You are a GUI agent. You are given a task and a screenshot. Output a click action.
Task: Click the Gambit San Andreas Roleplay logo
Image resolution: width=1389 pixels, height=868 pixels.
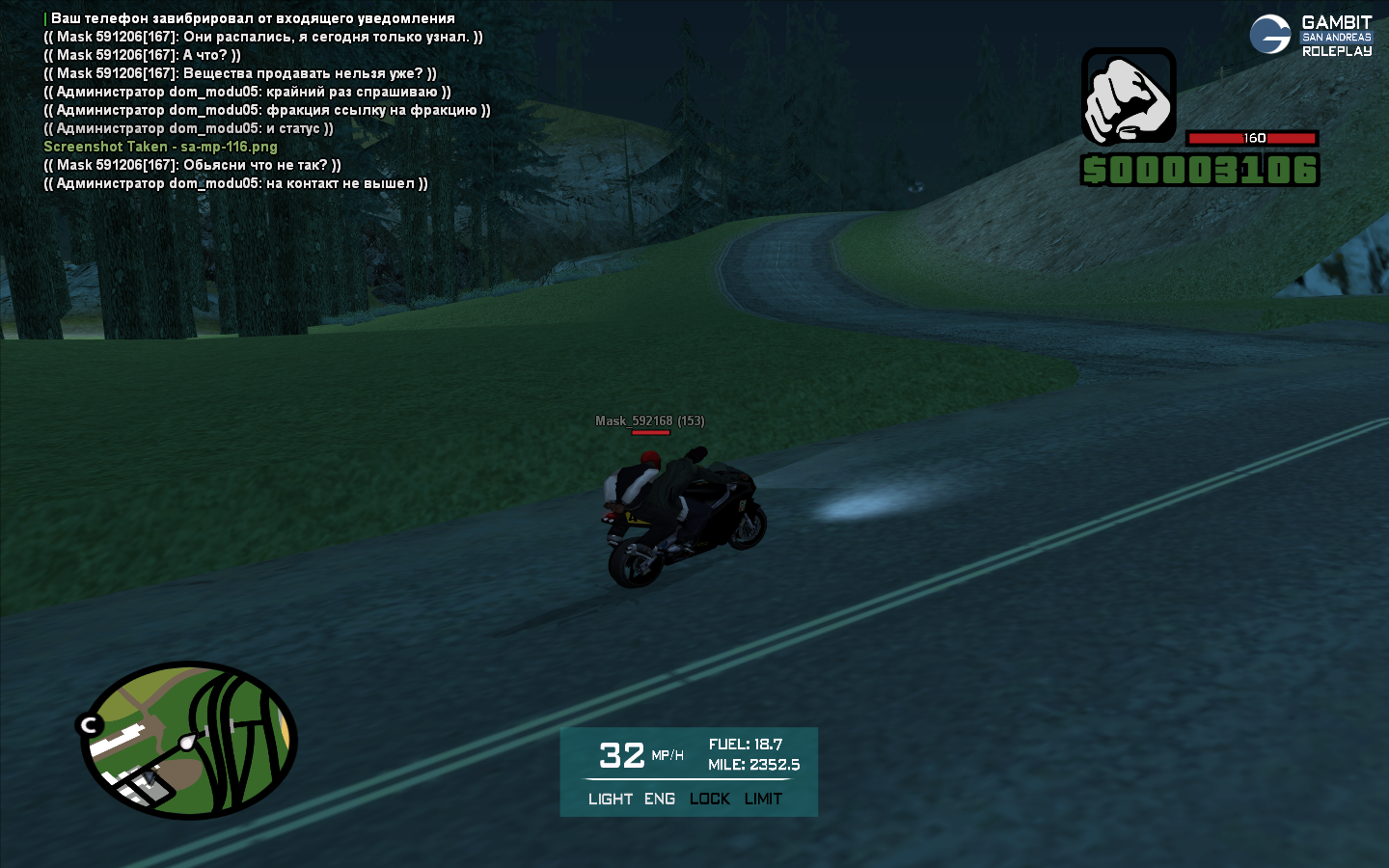[1311, 36]
